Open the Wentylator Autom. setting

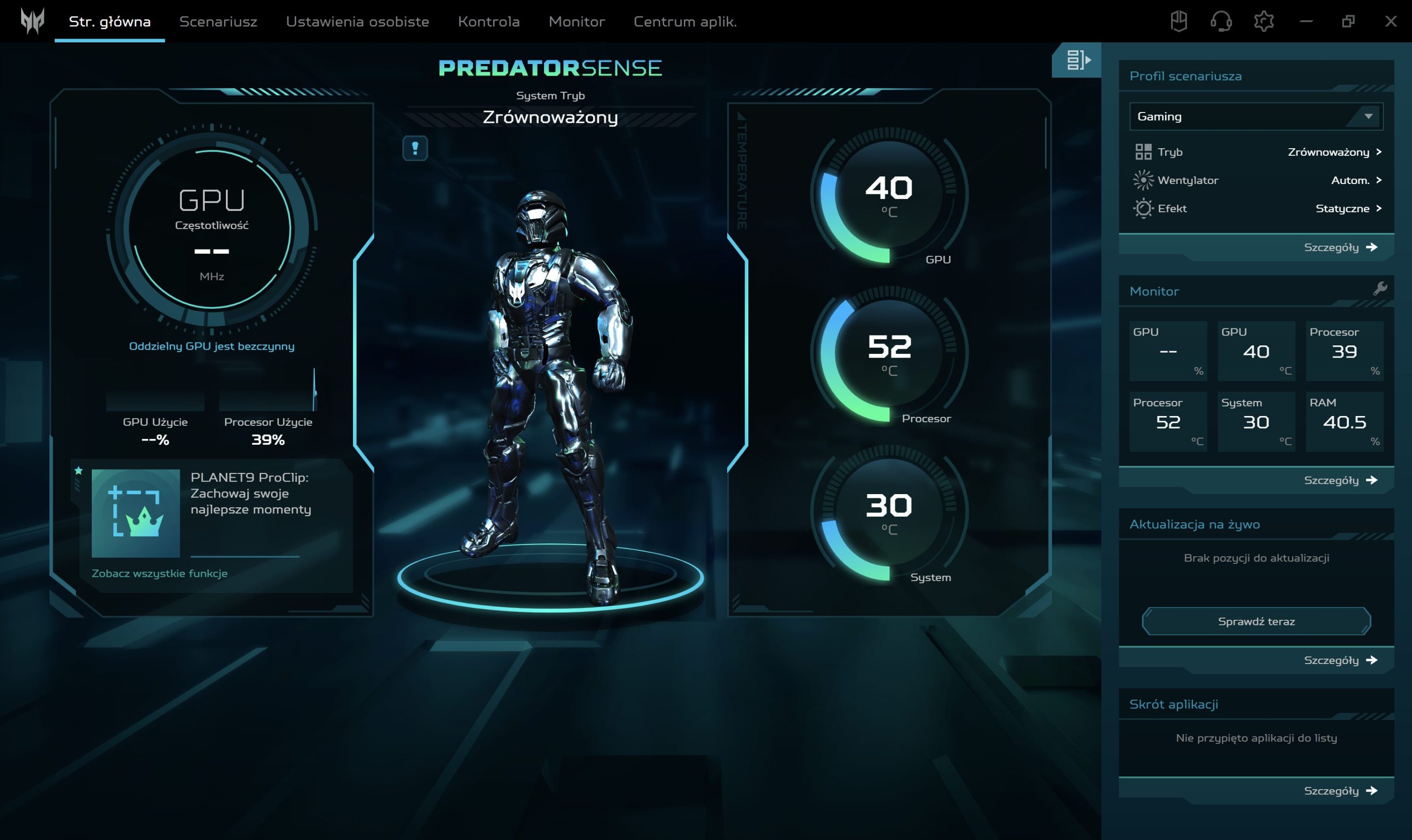(1356, 180)
